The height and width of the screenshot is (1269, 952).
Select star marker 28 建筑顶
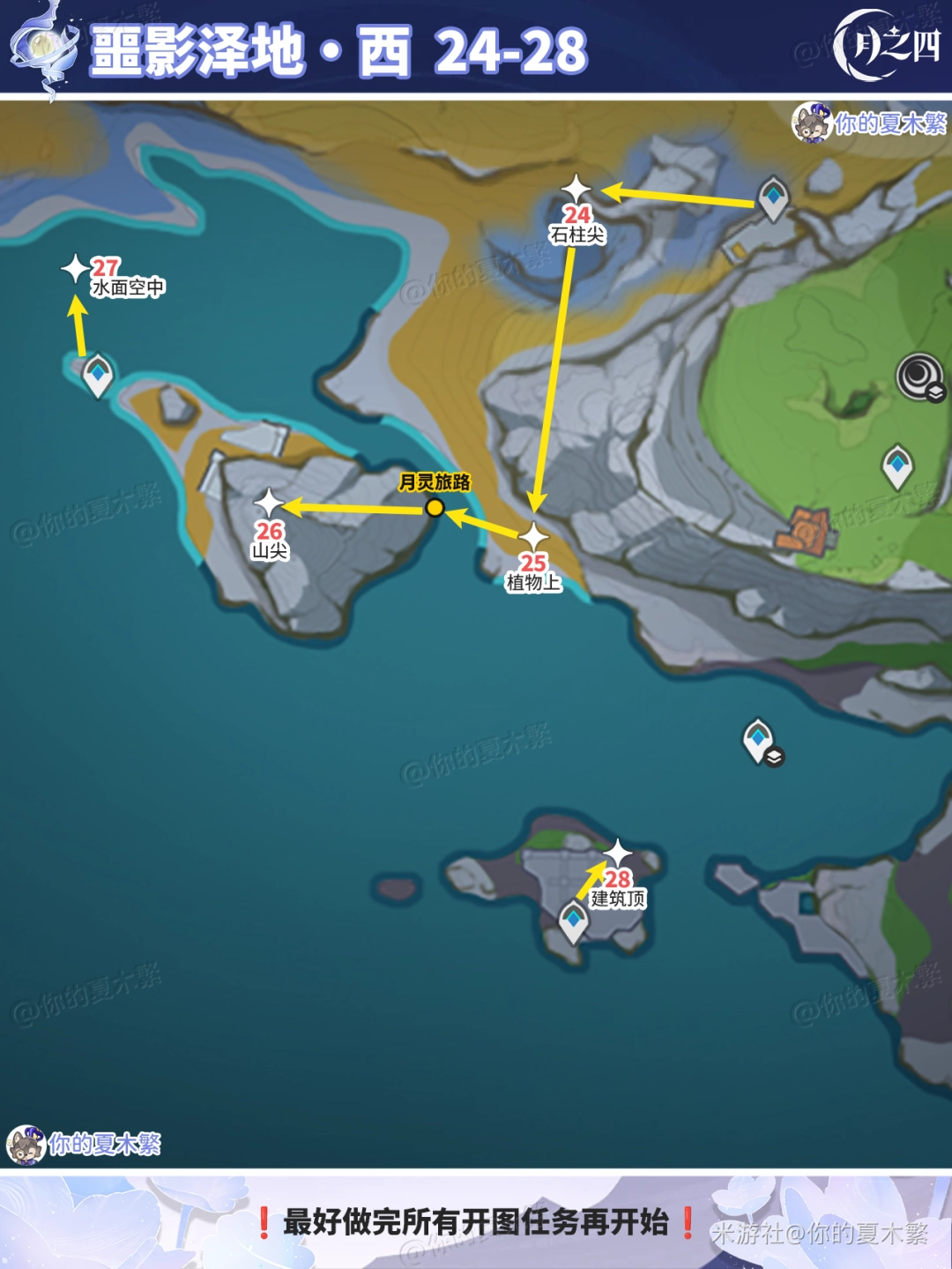618,853
